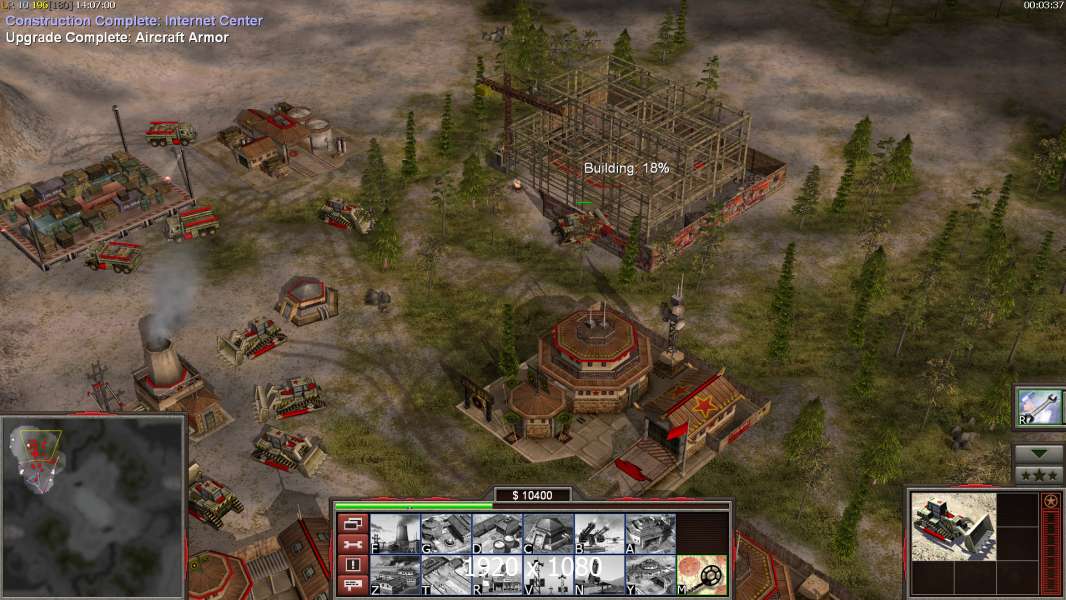The image size is (1066, 600).
Task: Open the three-star General's powers button
Action: pyautogui.click(x=1039, y=475)
